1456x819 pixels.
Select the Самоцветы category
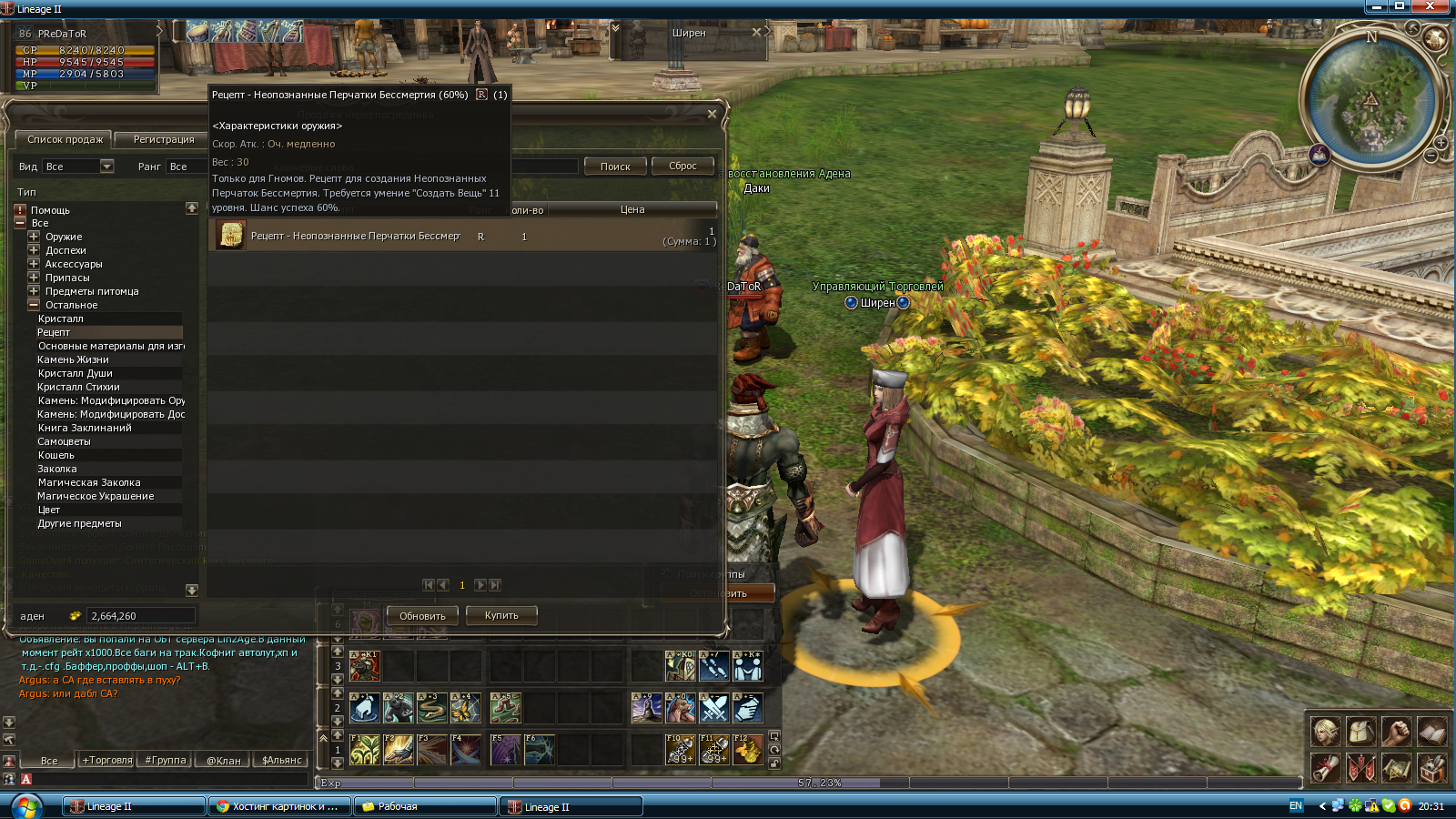(64, 441)
